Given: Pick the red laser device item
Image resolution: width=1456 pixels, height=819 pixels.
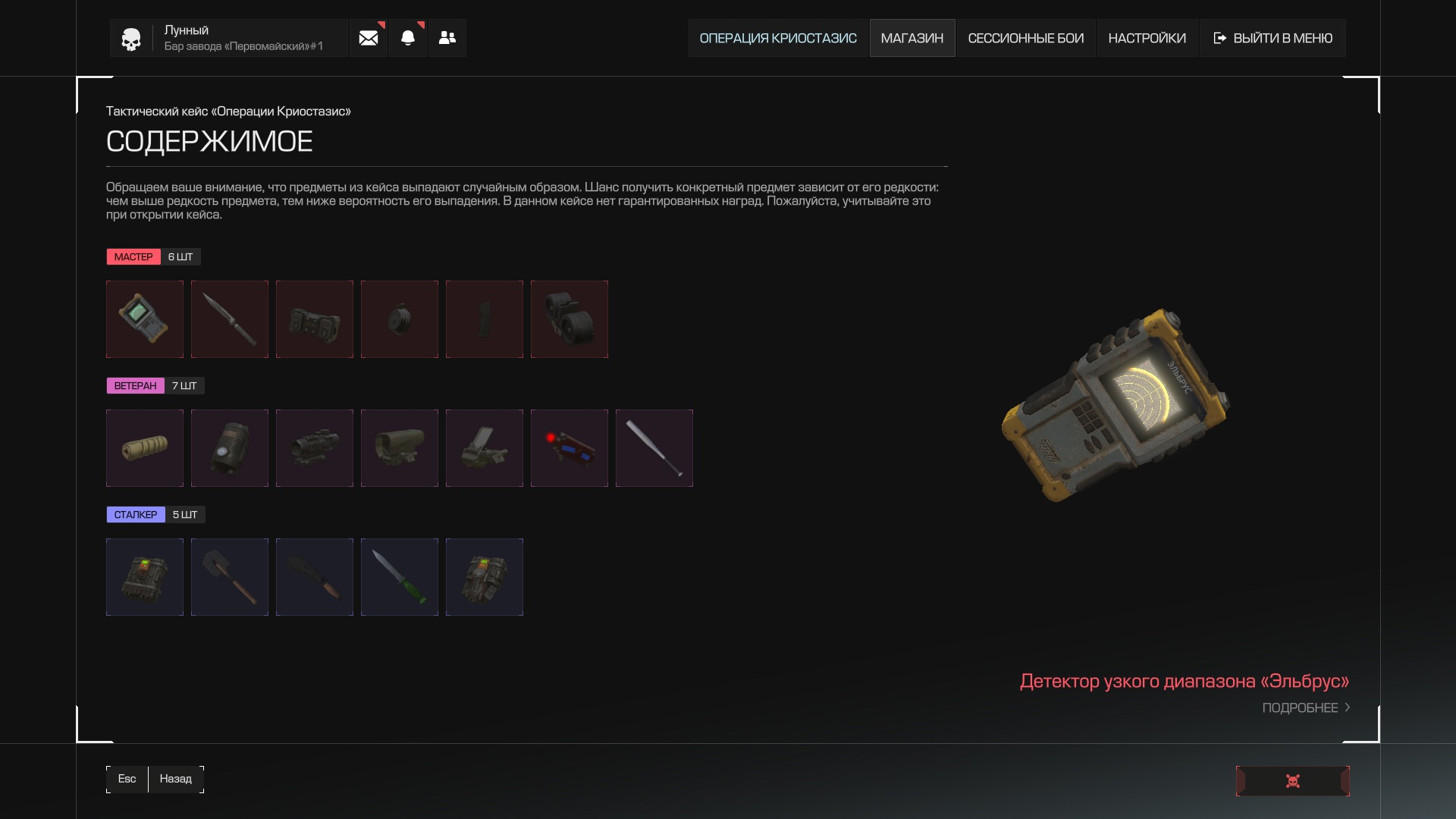Looking at the screenshot, I should pos(570,448).
